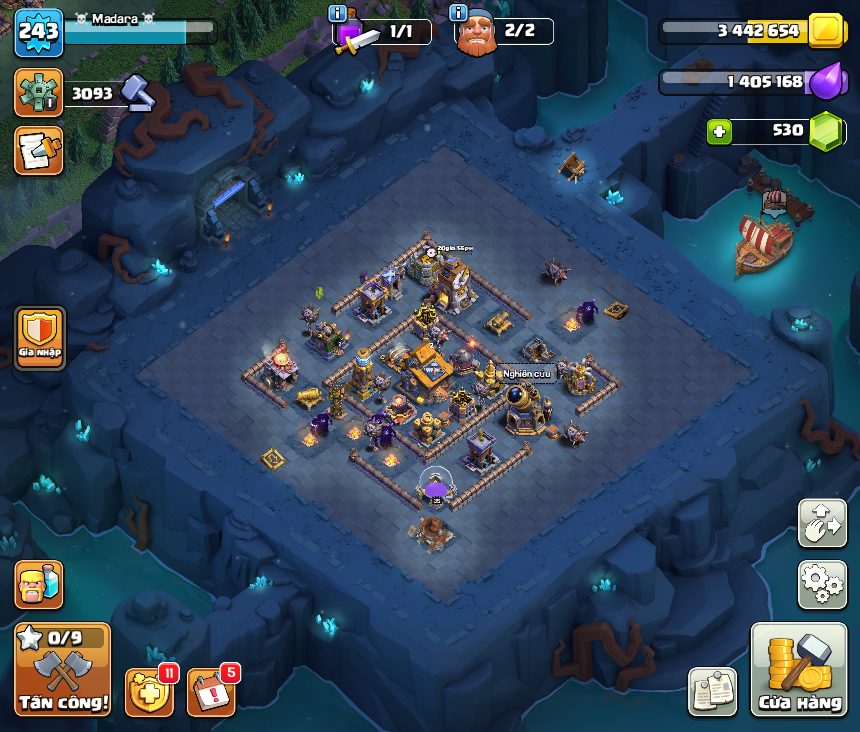Open the clipboard notes icon beside the shop
The image size is (860, 732).
pos(712,691)
